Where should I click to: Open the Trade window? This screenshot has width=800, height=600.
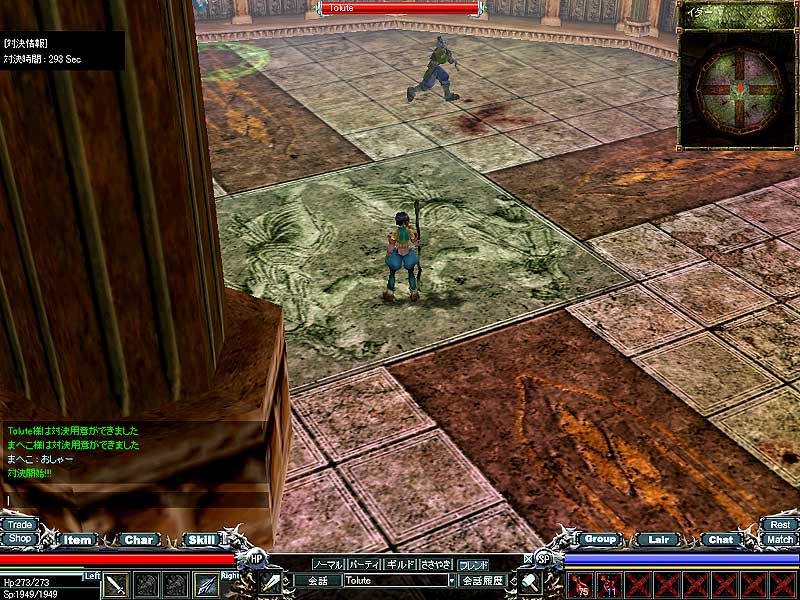click(x=19, y=524)
